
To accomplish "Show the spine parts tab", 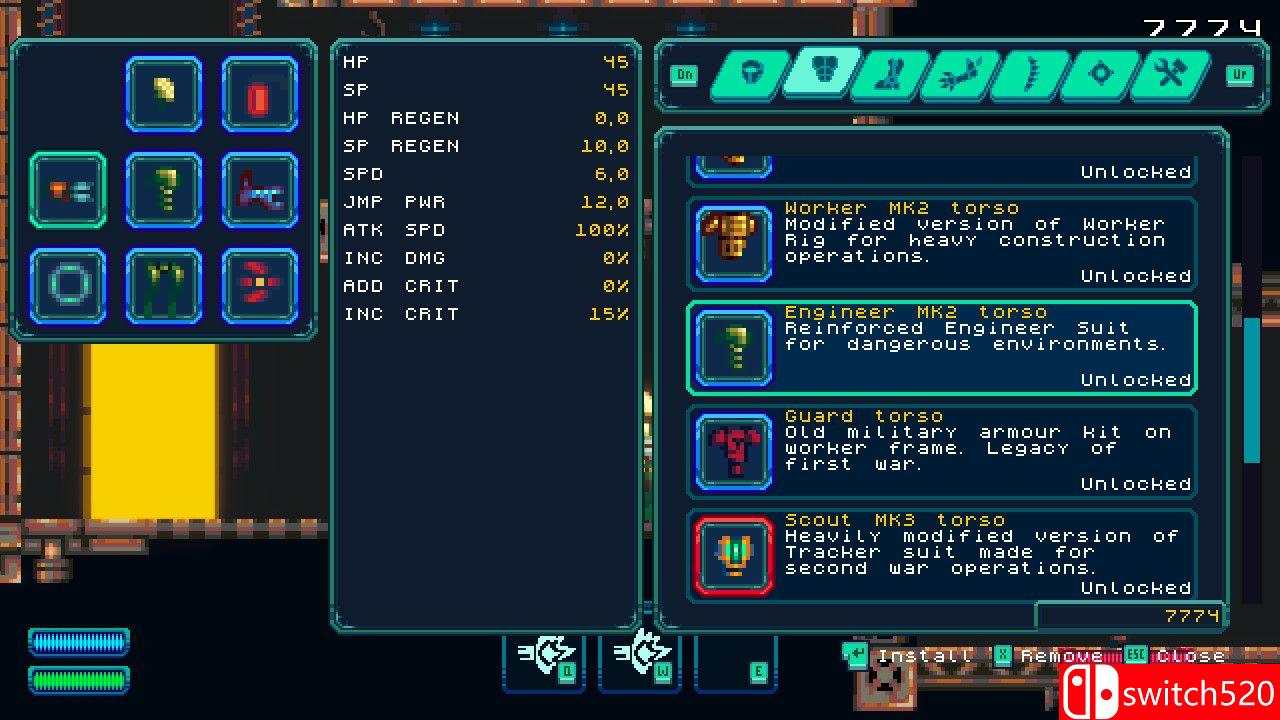I will (x=1027, y=74).
